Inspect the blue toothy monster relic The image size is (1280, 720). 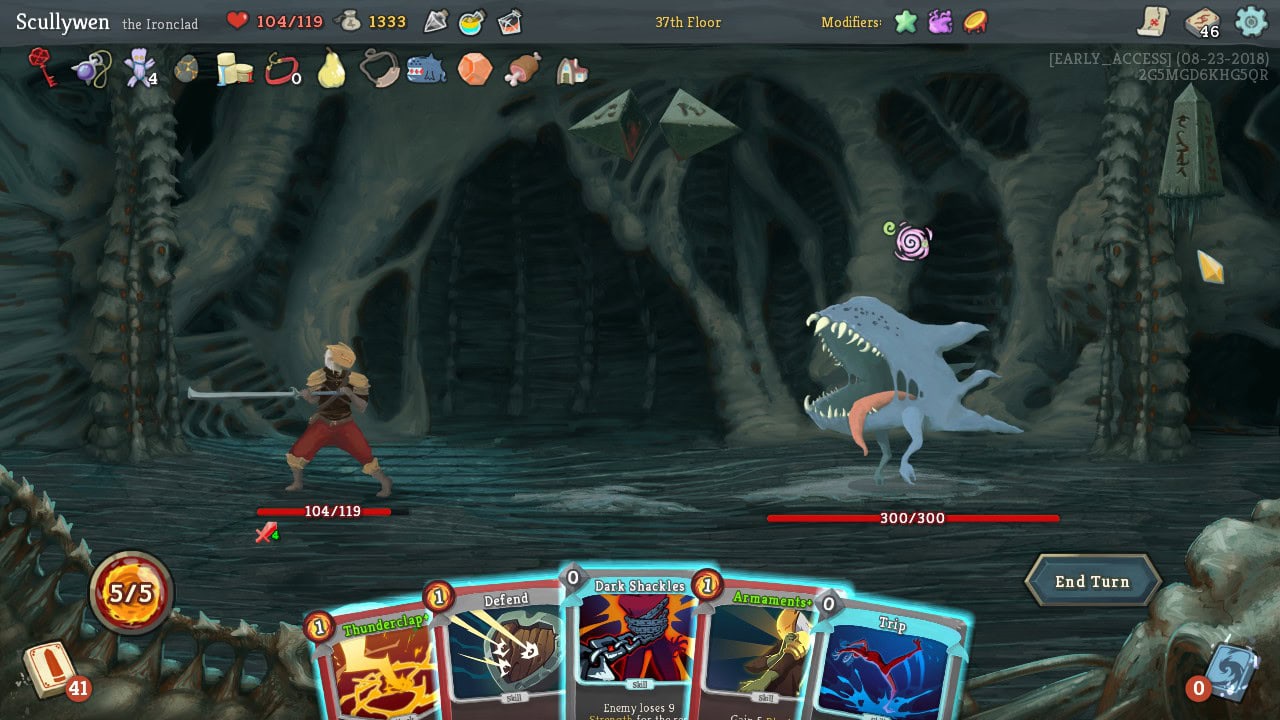427,69
